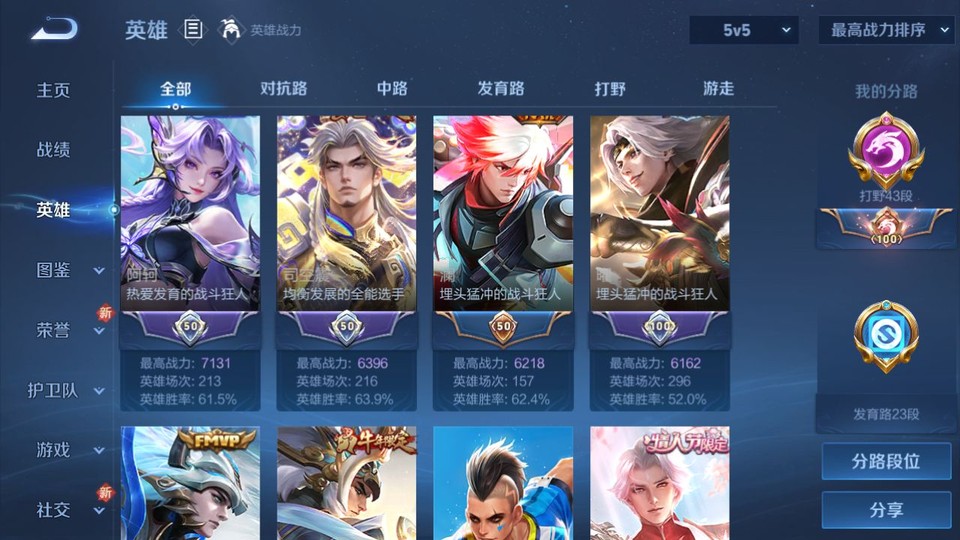Open the list icon beside 英雄 title
This screenshot has width=960, height=540.
193,30
